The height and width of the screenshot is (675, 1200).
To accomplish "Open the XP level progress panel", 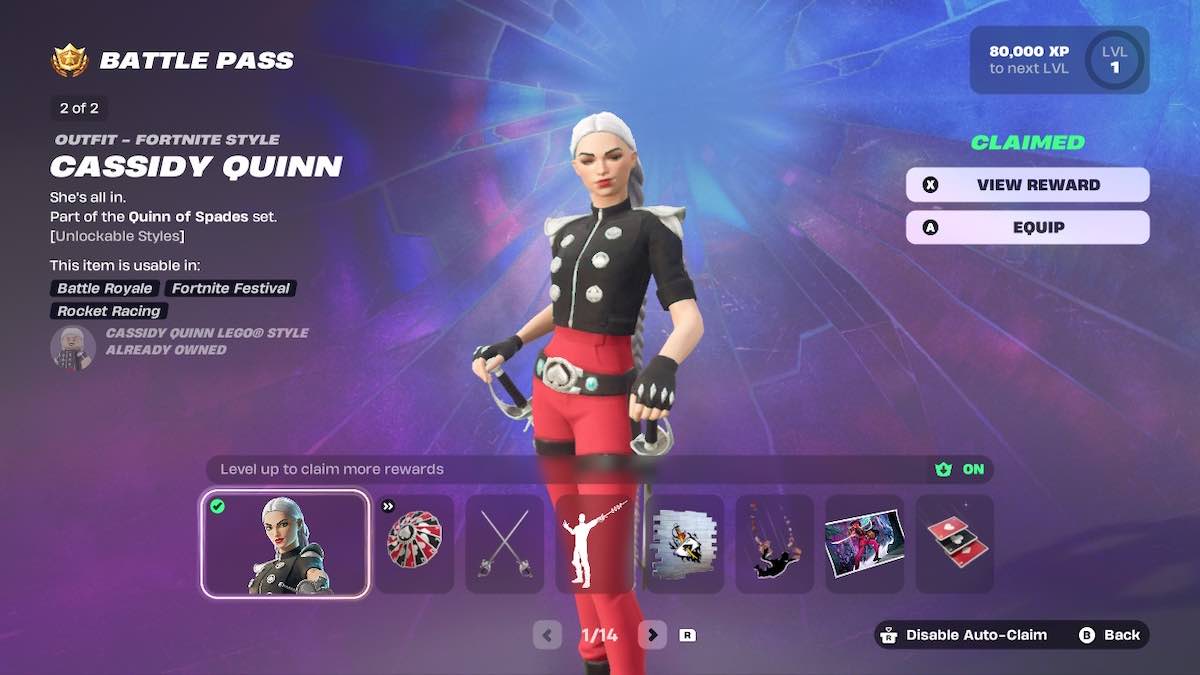I will (x=1059, y=60).
